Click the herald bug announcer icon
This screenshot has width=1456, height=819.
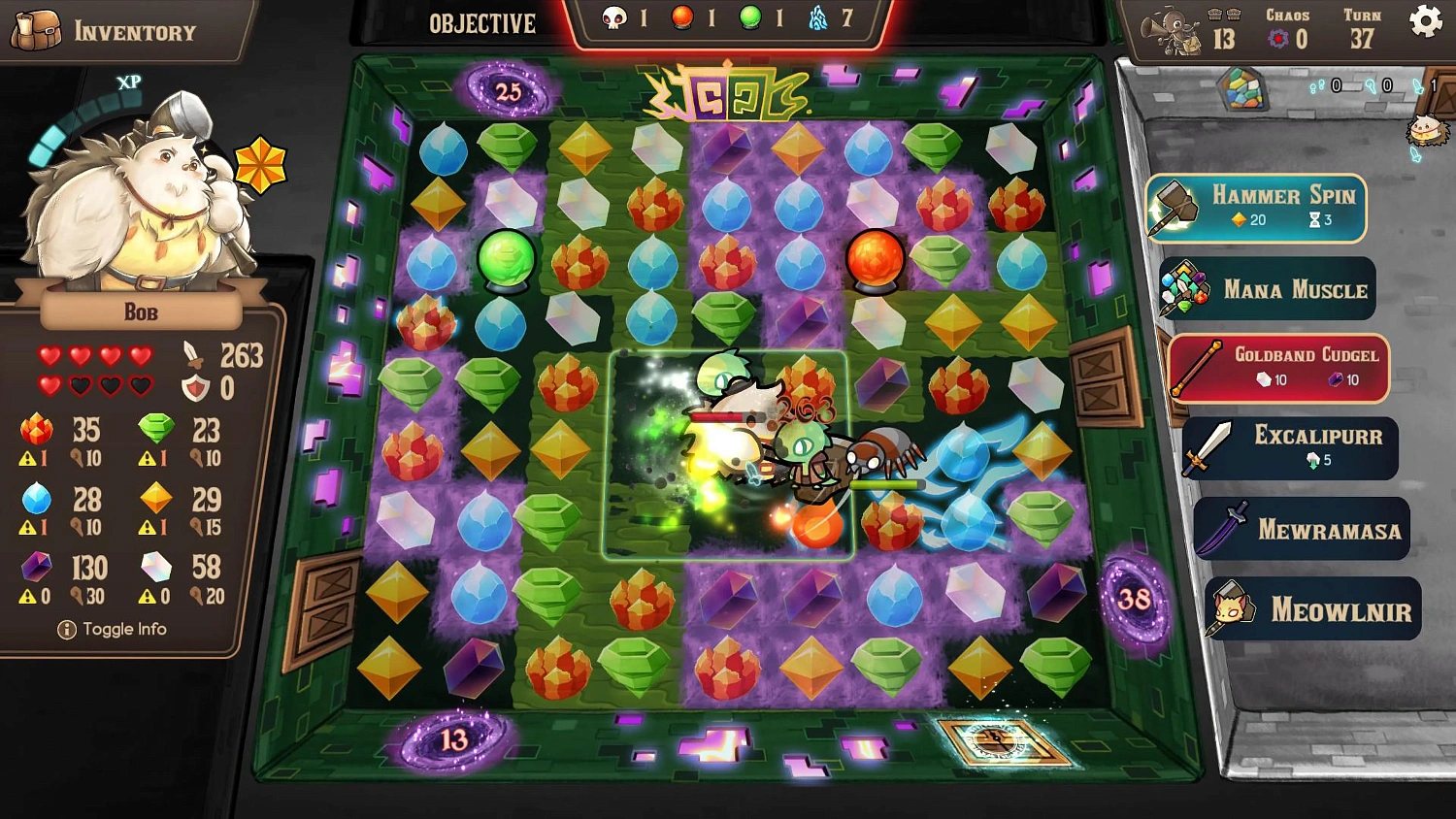1170,29
